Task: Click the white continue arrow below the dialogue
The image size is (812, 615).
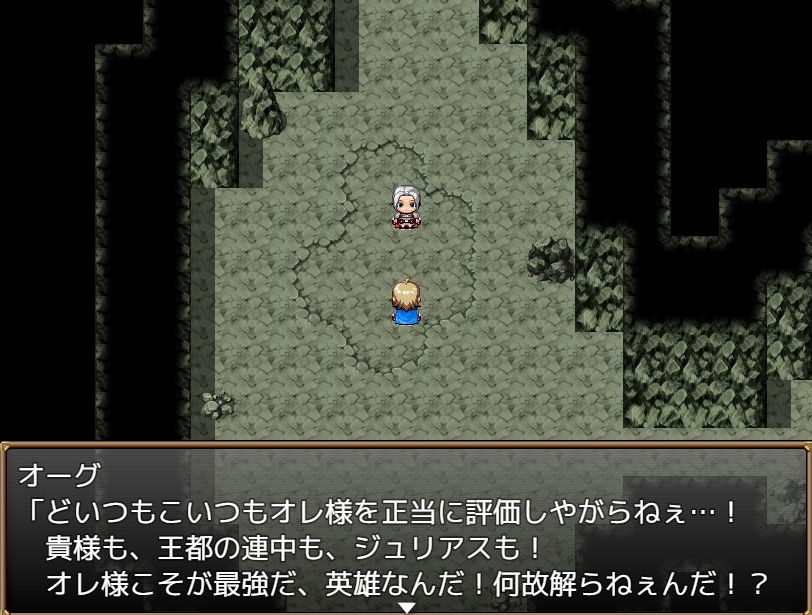Action: pyautogui.click(x=406, y=607)
